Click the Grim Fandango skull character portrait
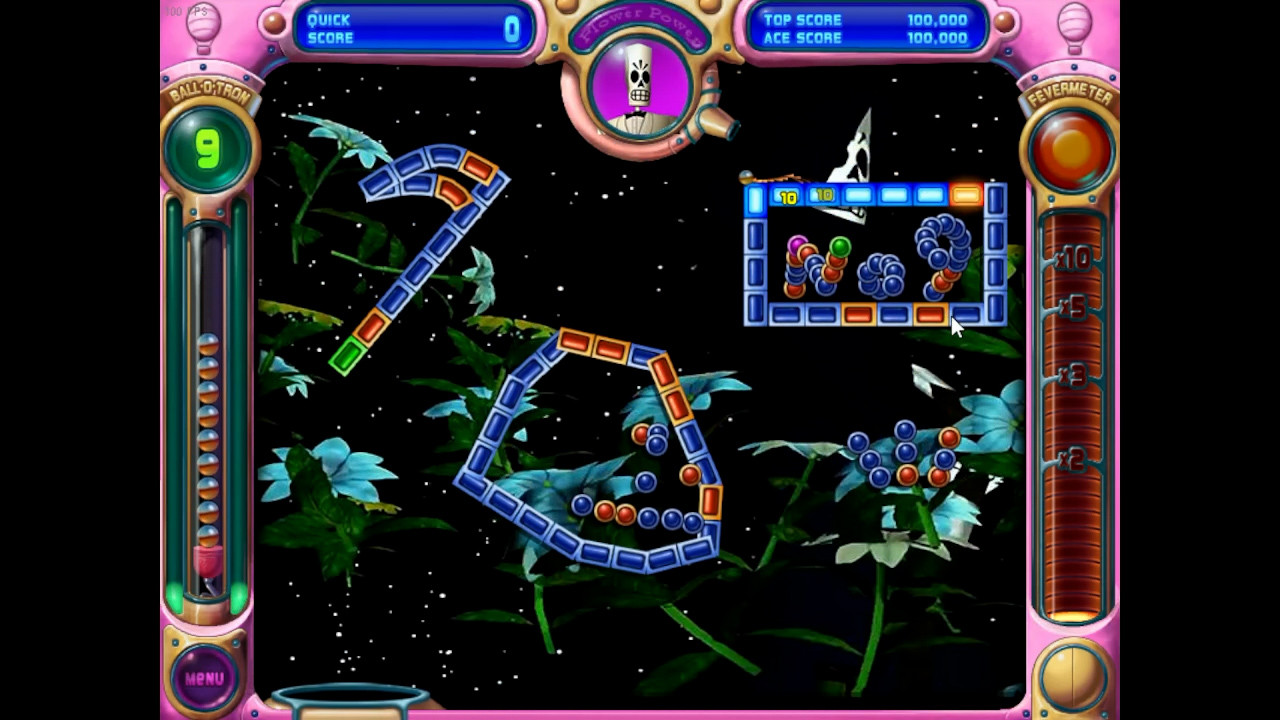The width and height of the screenshot is (1280, 720). [x=640, y=88]
